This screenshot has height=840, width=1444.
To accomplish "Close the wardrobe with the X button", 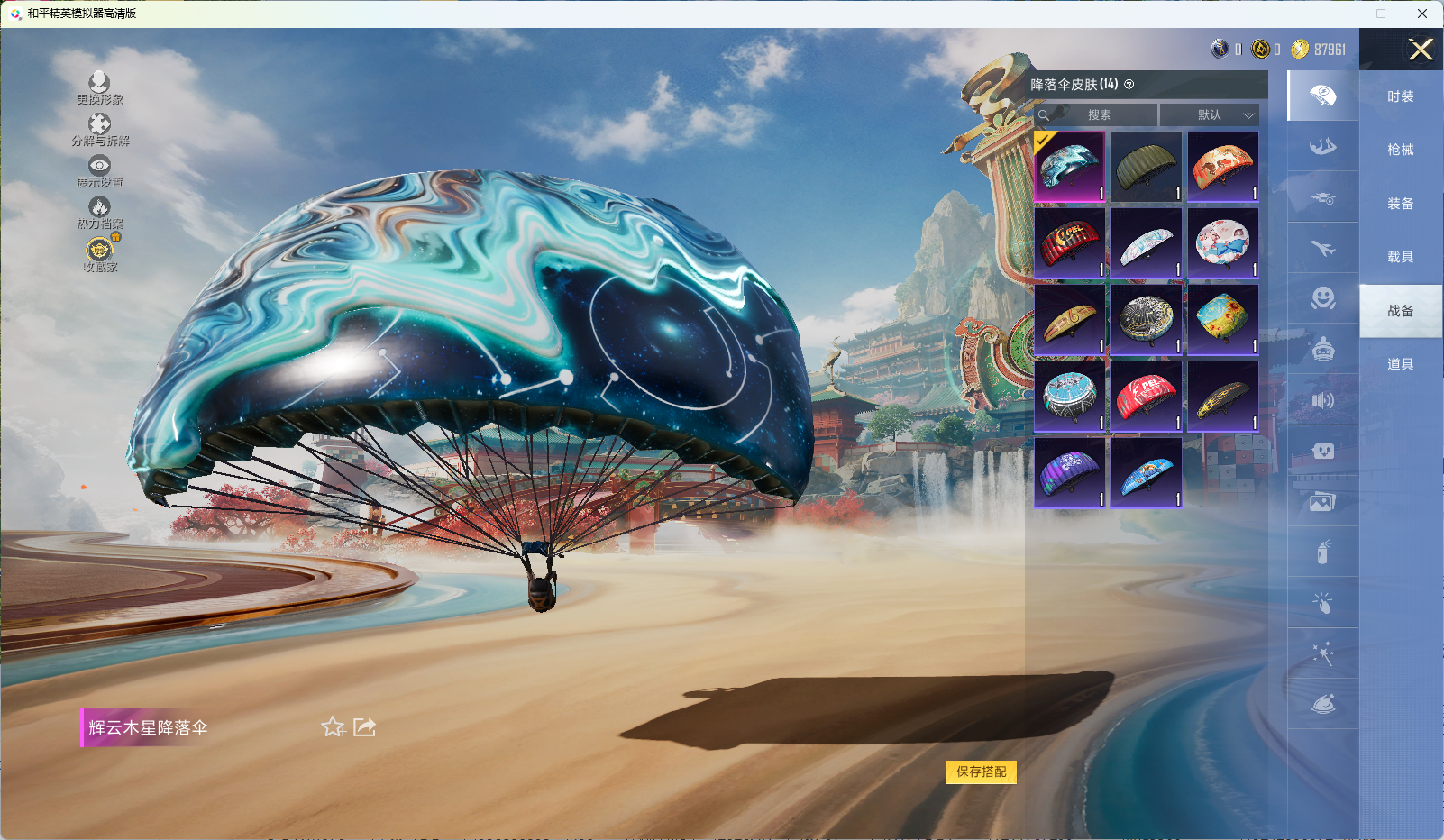I will coord(1421,50).
